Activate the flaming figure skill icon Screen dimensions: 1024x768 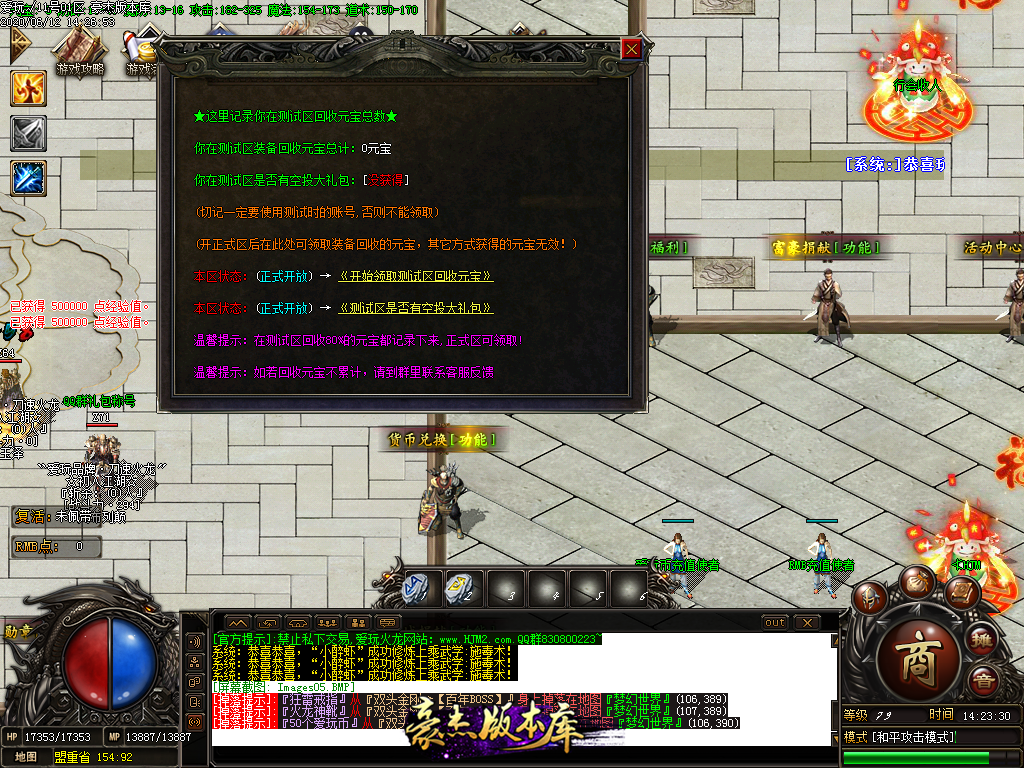(29, 88)
